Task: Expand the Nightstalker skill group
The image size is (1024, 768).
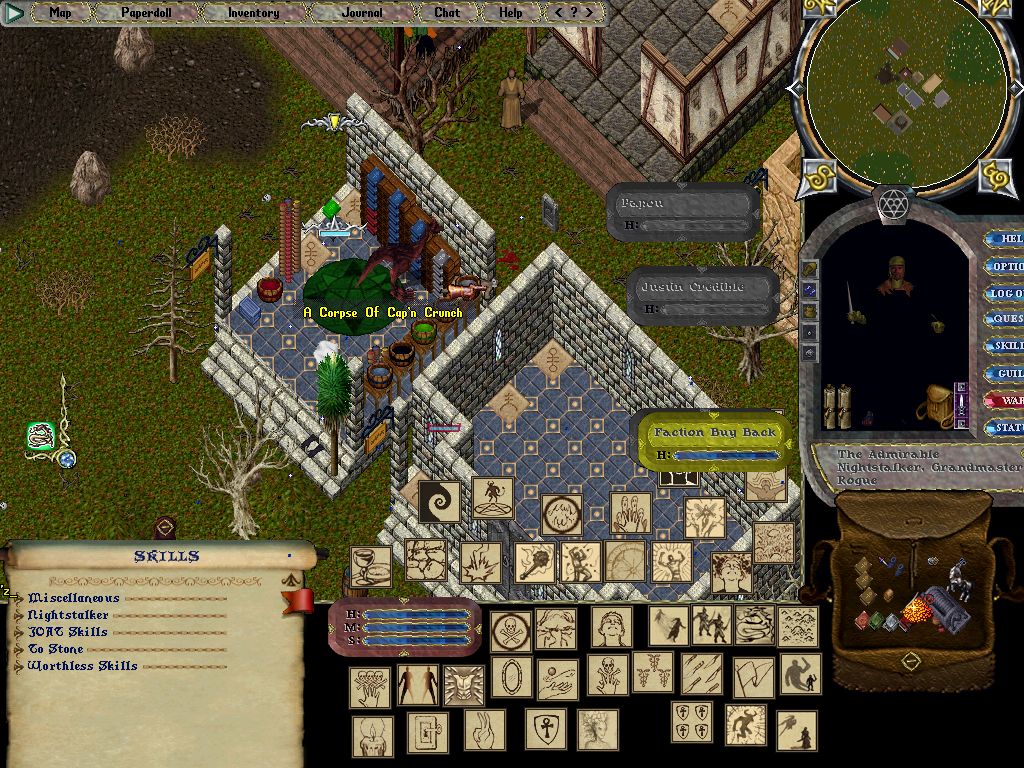Action: [x=19, y=615]
